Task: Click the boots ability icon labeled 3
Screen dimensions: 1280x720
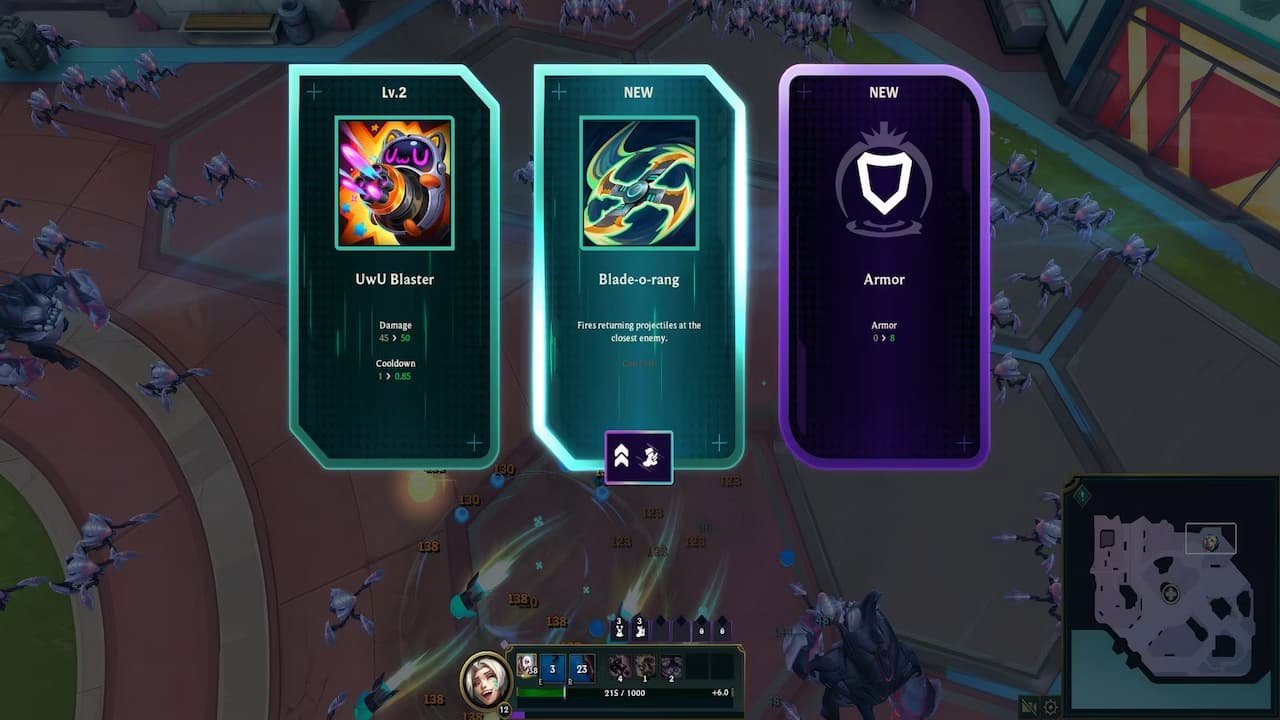Action: point(552,668)
